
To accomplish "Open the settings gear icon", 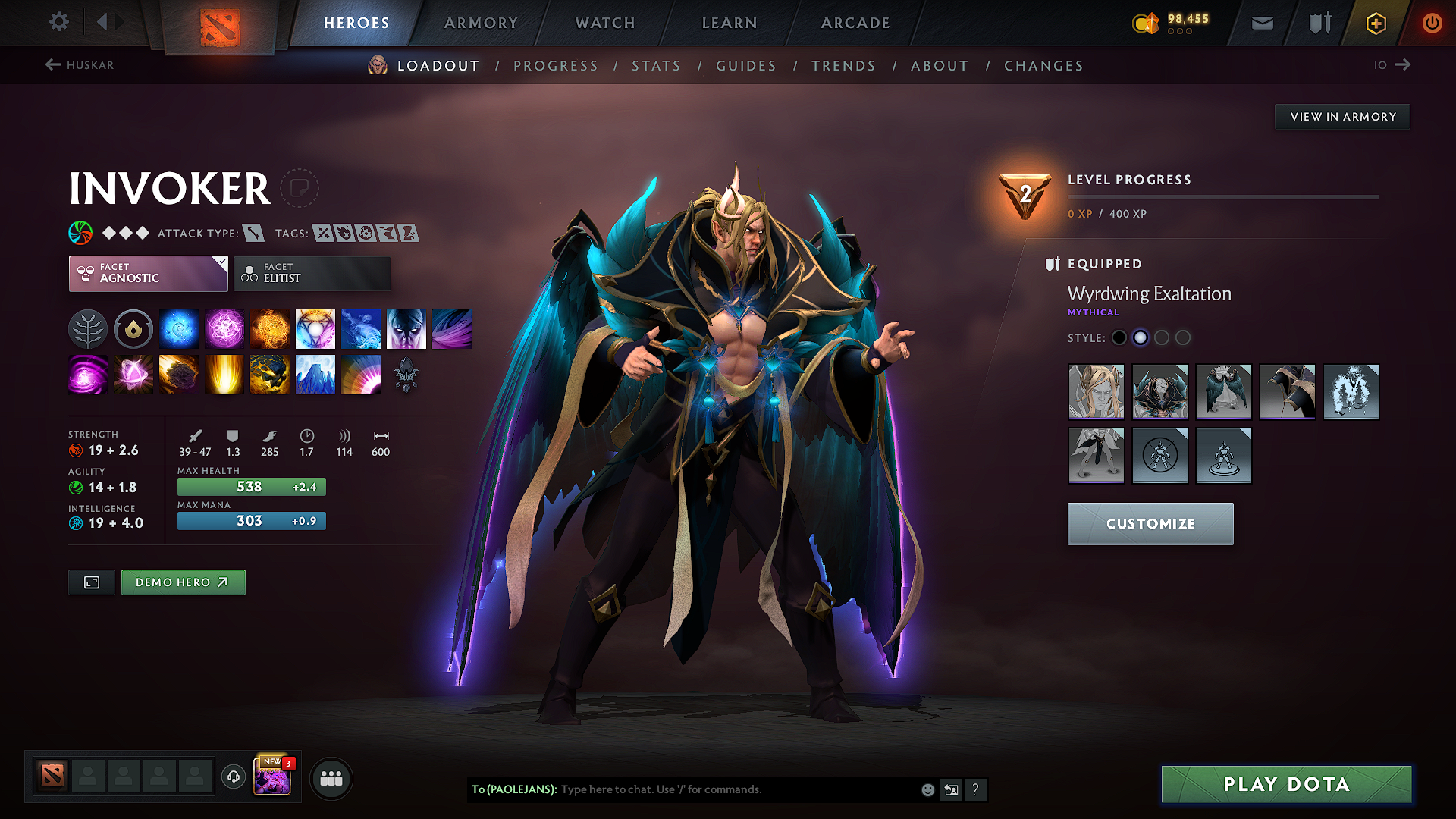I will coord(58,22).
